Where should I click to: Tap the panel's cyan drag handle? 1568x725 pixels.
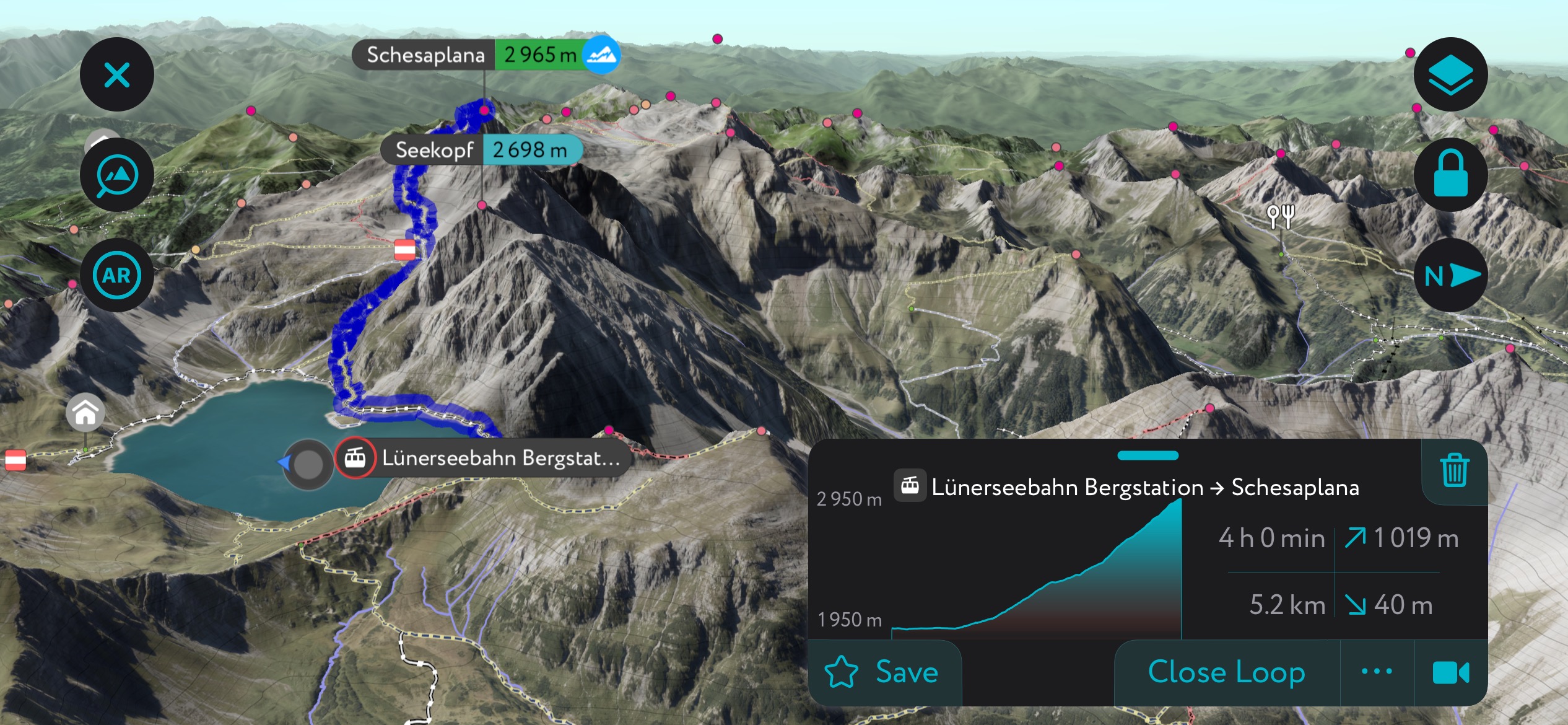point(1148,455)
